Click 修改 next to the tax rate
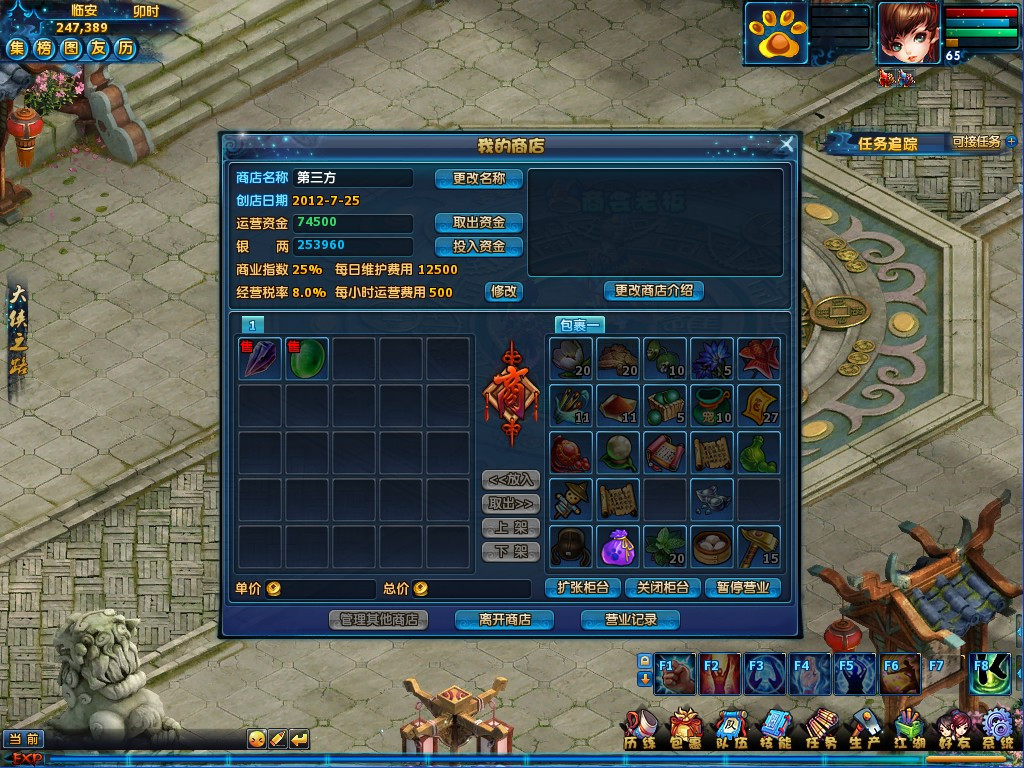 tap(504, 291)
